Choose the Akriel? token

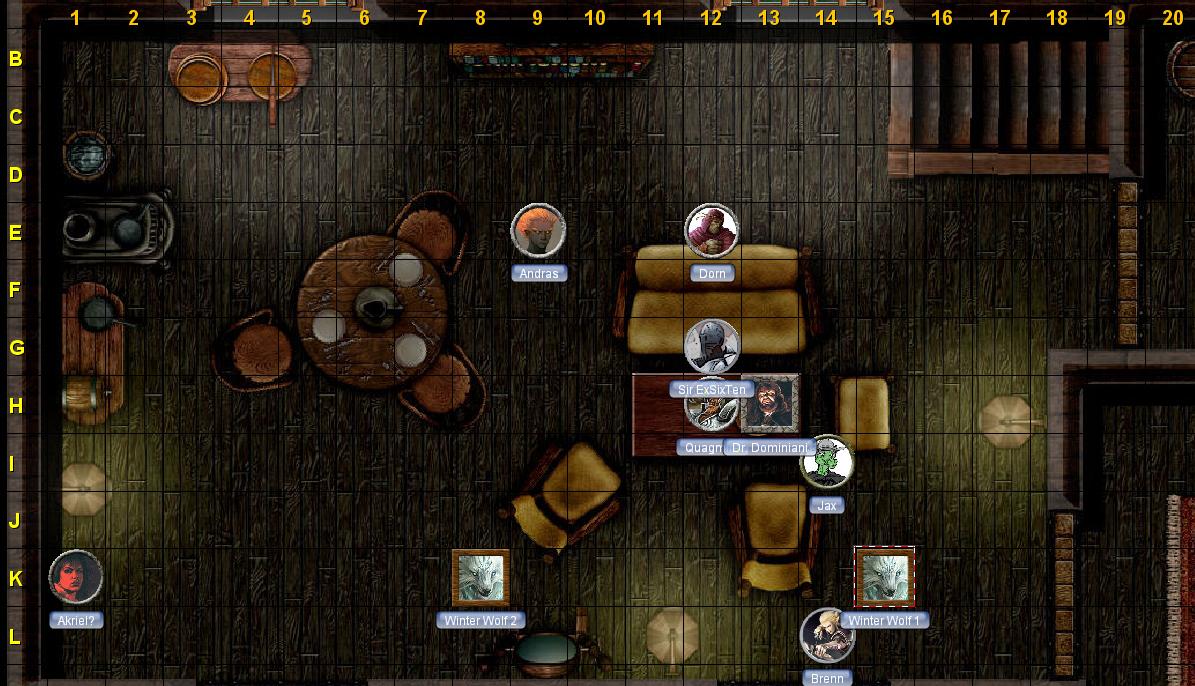(76, 577)
